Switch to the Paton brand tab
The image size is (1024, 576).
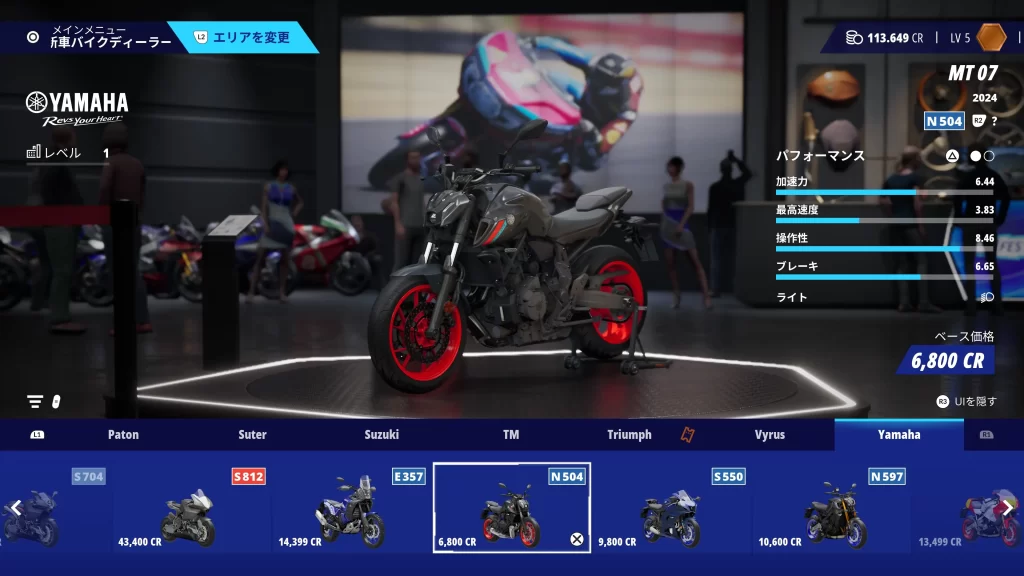point(123,435)
